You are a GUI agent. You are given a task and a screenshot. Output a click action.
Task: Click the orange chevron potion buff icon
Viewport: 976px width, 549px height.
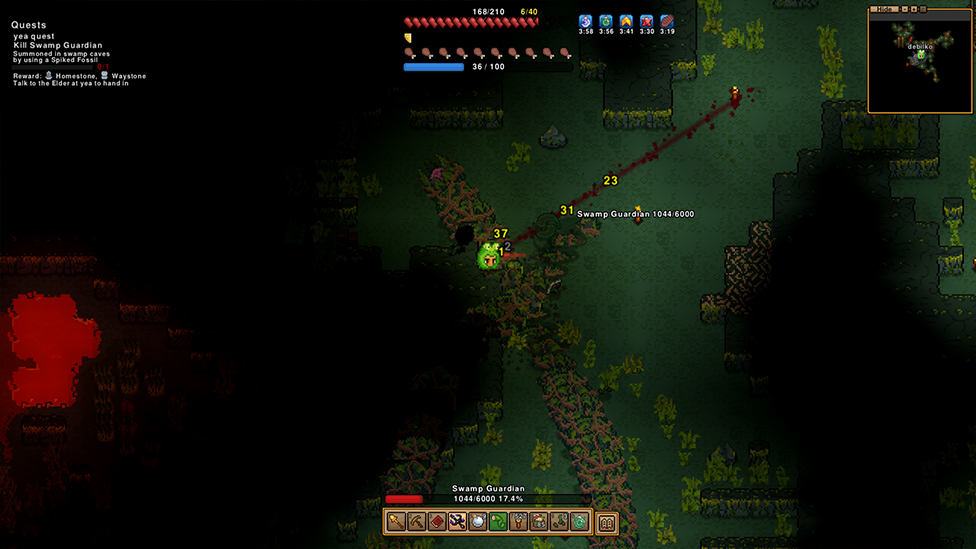[x=626, y=21]
